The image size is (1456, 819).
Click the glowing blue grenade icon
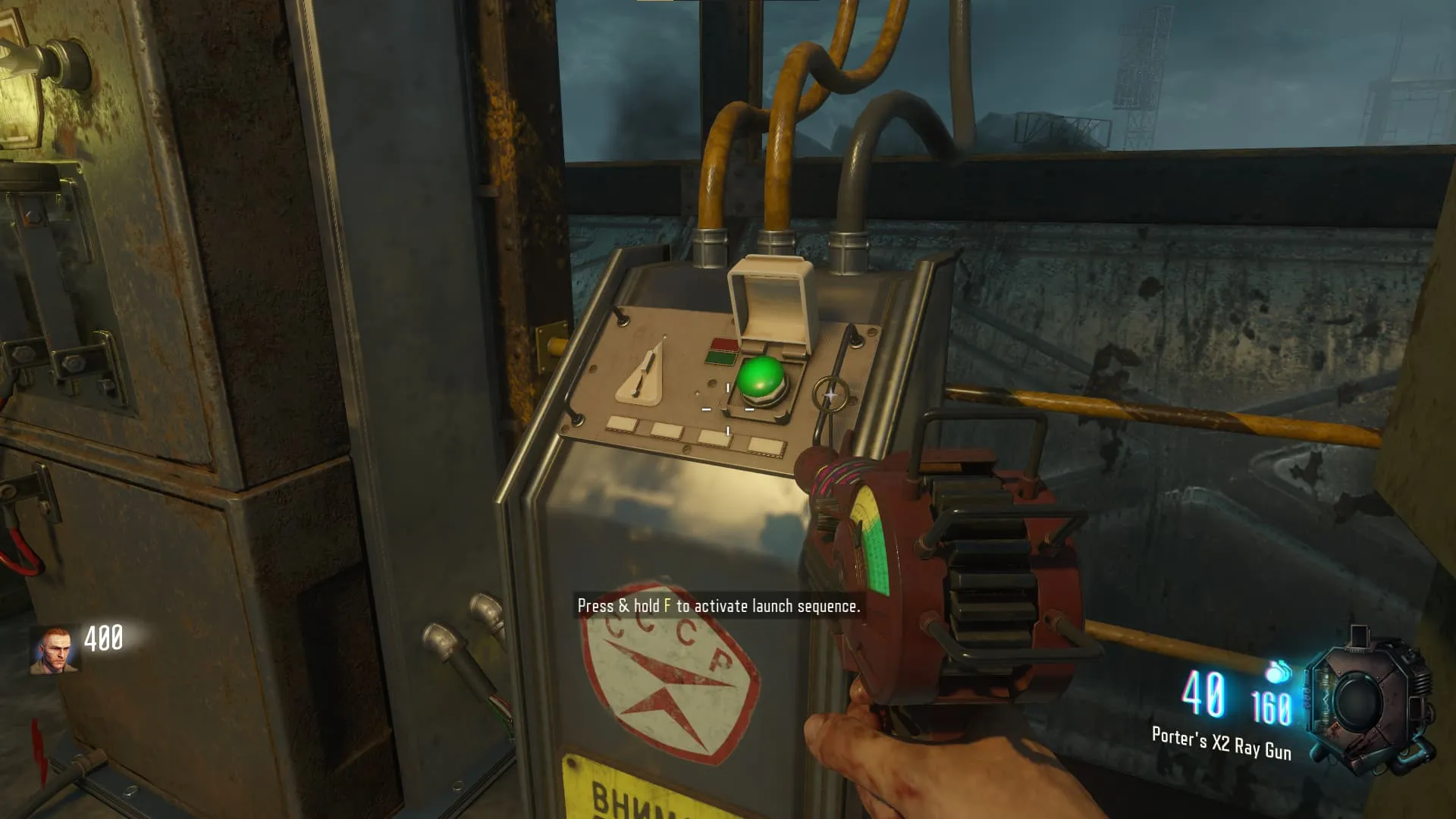[1279, 671]
